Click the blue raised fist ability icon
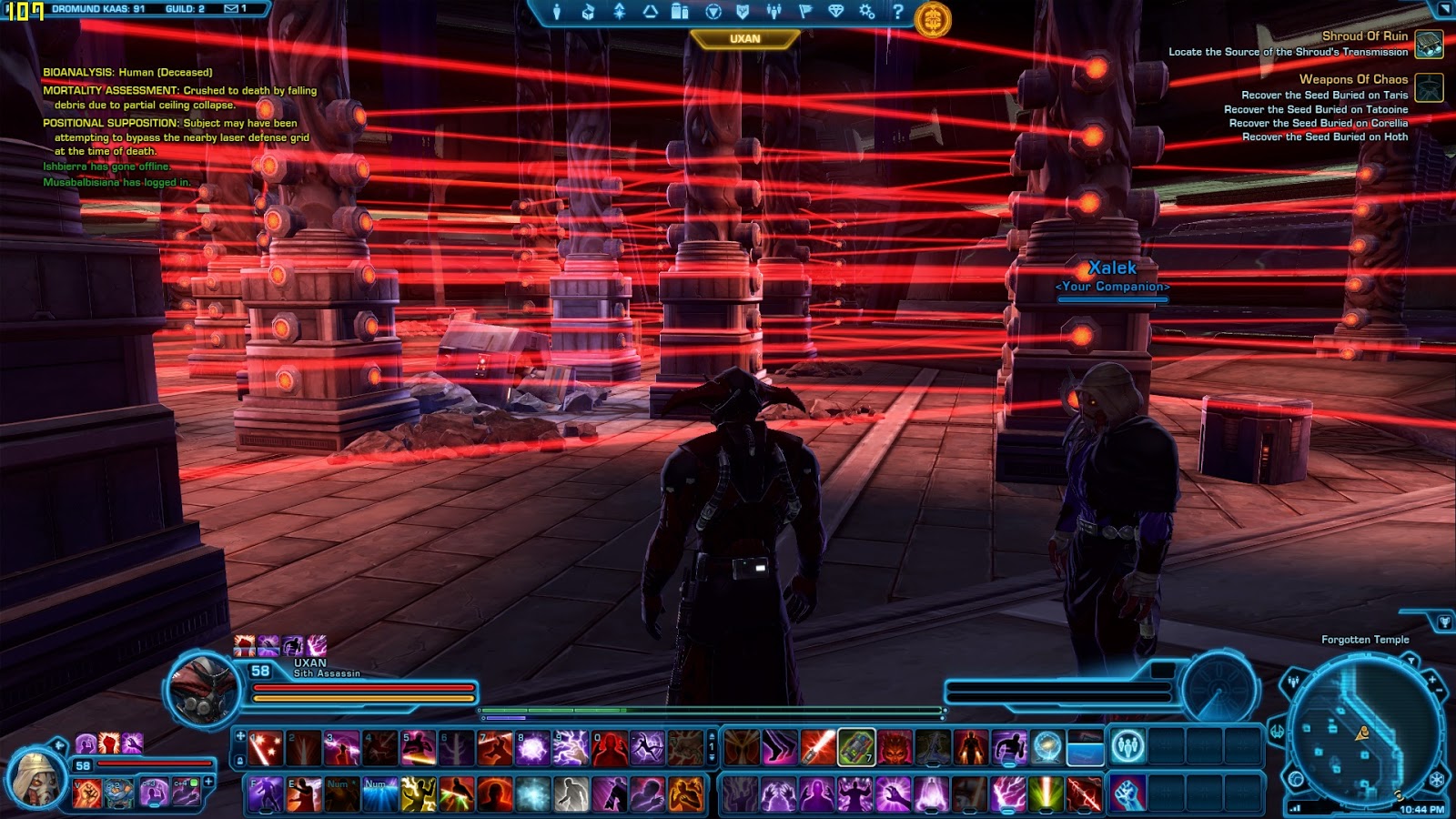Screen dimensions: 1456x819 tap(1127, 794)
